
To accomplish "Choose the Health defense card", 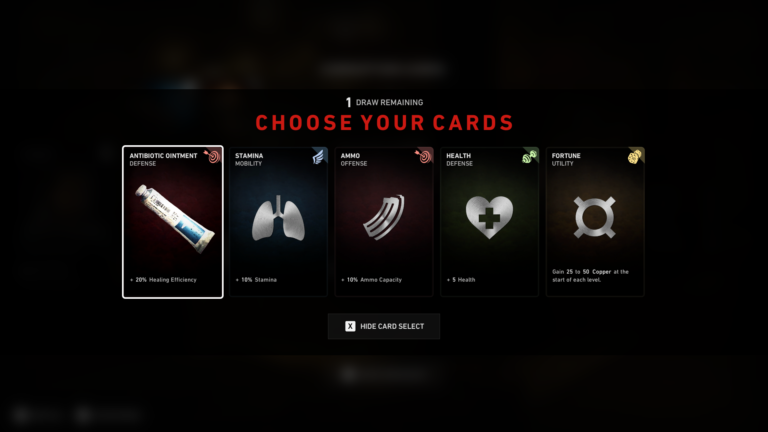I will 489,222.
